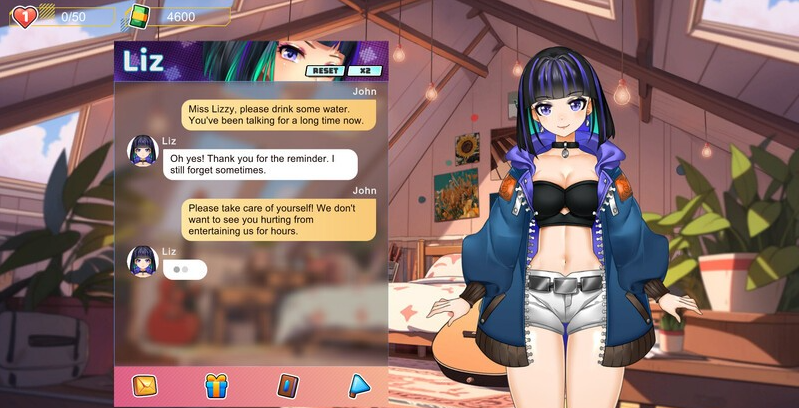The image size is (799, 408).
Task: Open the gift box icon
Action: 216,385
